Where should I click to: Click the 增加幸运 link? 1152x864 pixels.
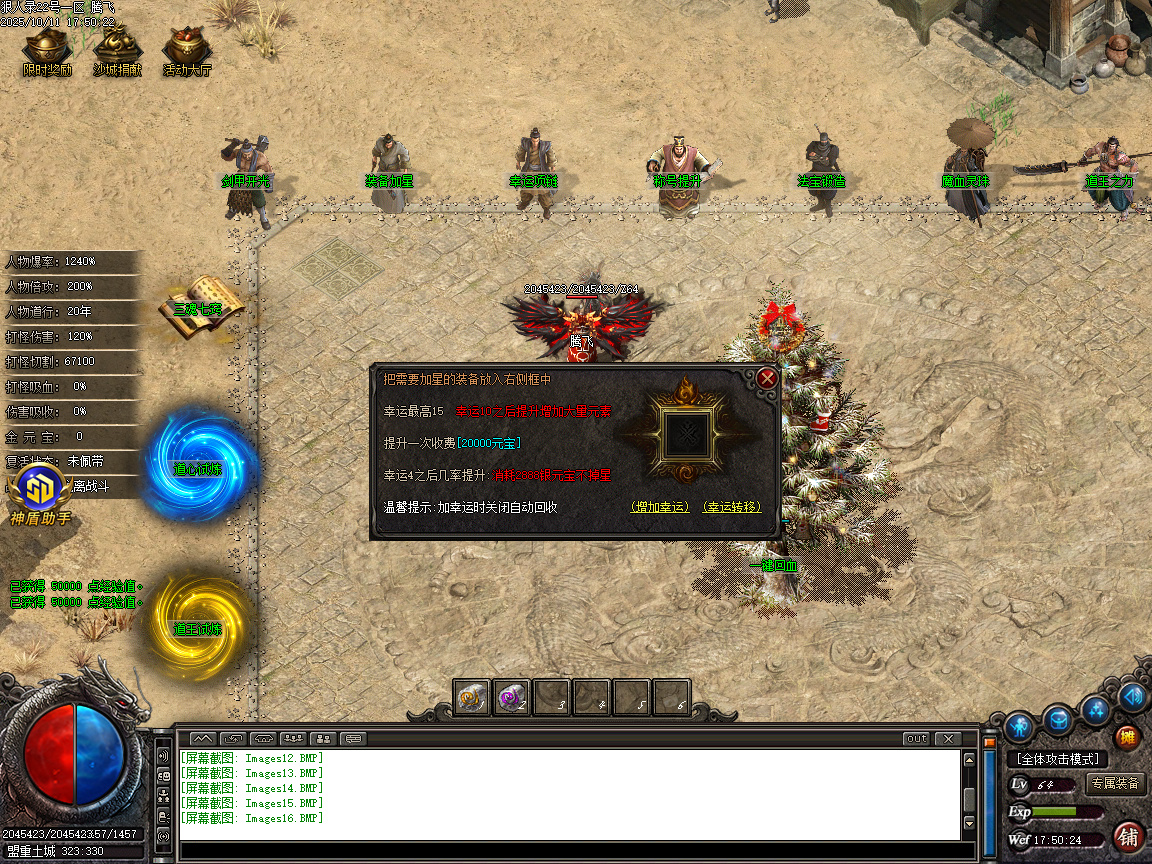(660, 507)
